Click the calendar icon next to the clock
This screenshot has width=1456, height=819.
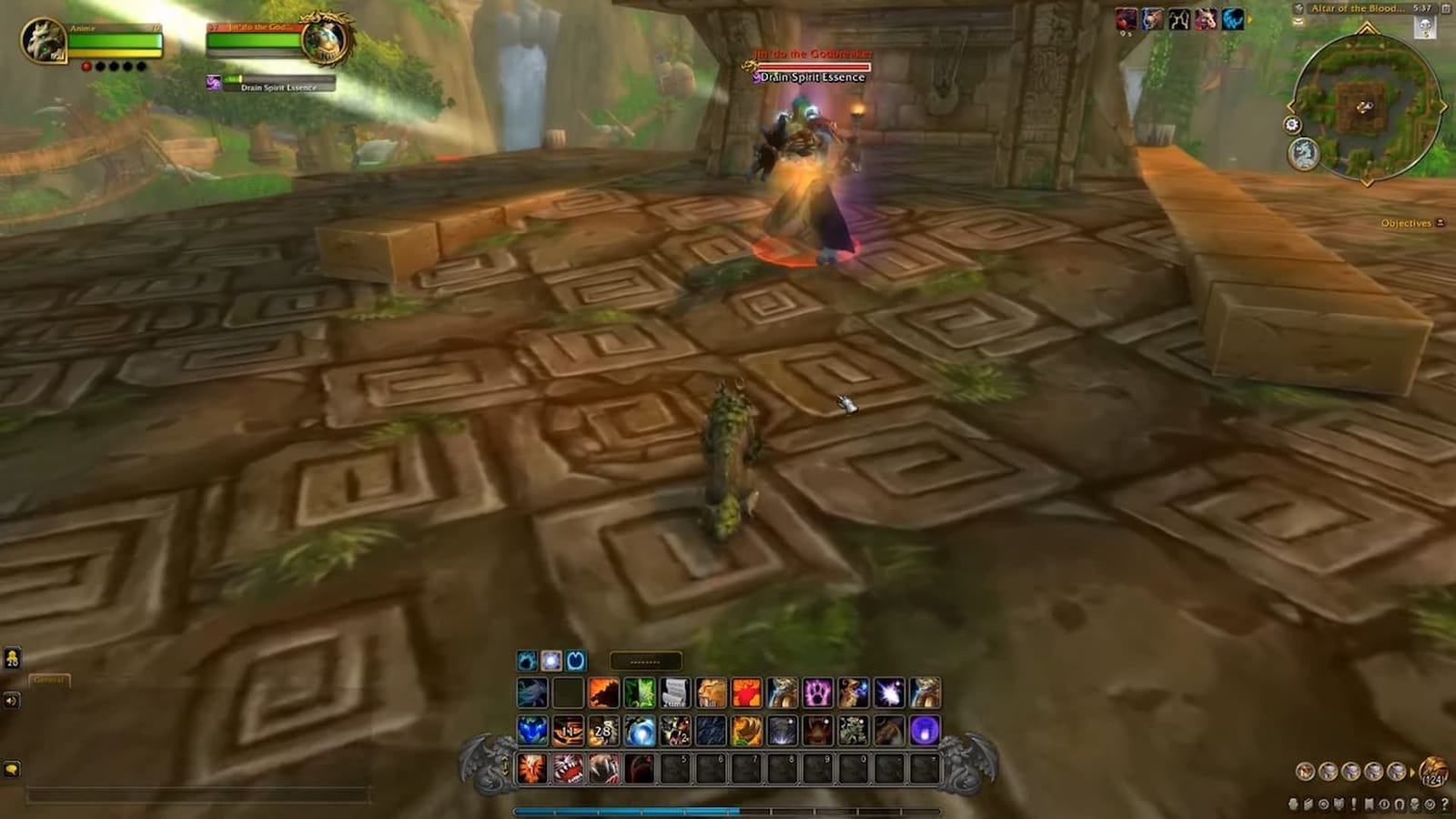1445,9
